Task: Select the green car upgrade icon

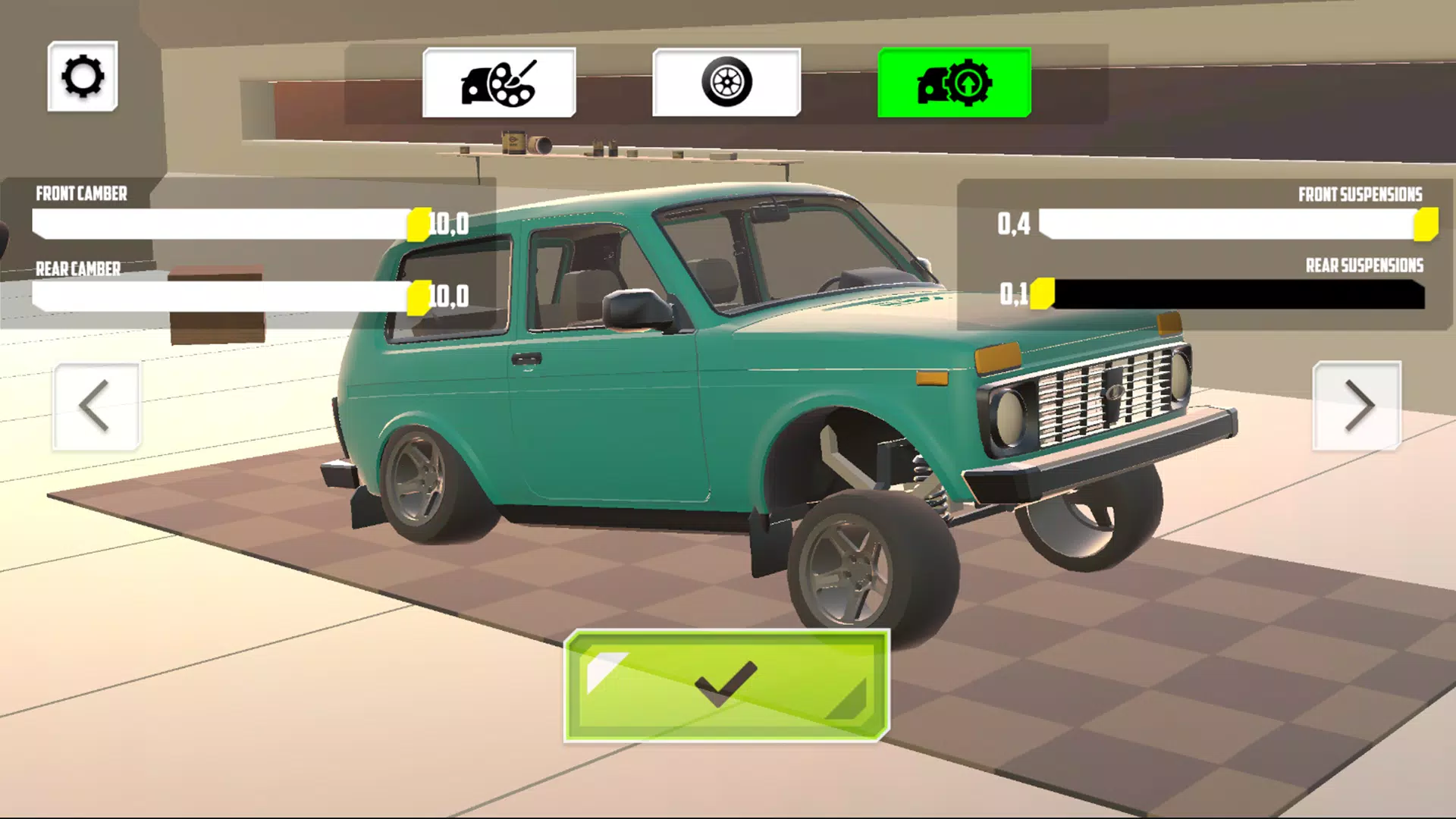Action: [x=954, y=83]
